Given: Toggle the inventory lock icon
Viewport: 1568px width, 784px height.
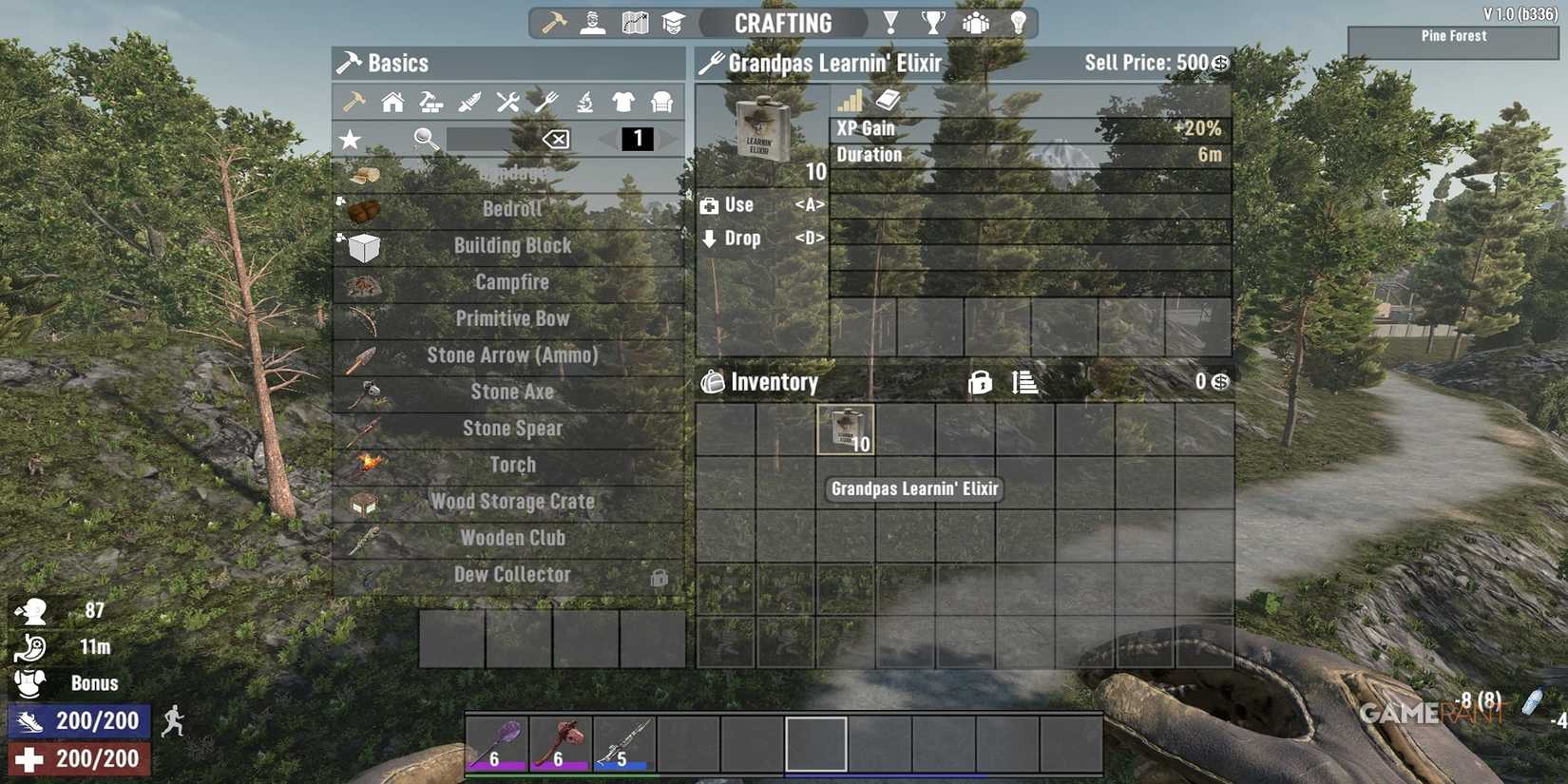Looking at the screenshot, I should pos(980,382).
